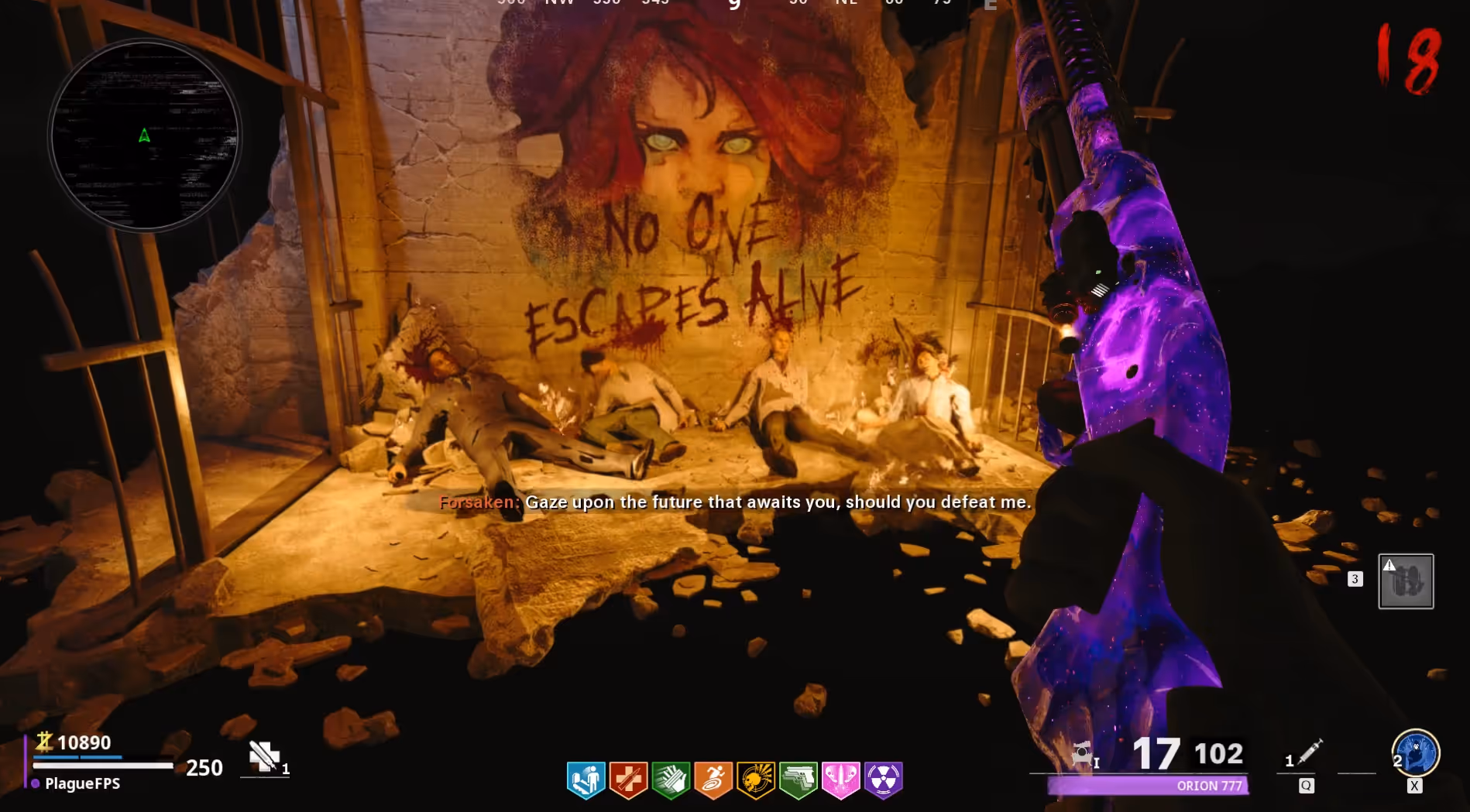The width and height of the screenshot is (1470, 812).
Task: Click the self-revive cross and syringe icon
Action: click(264, 756)
